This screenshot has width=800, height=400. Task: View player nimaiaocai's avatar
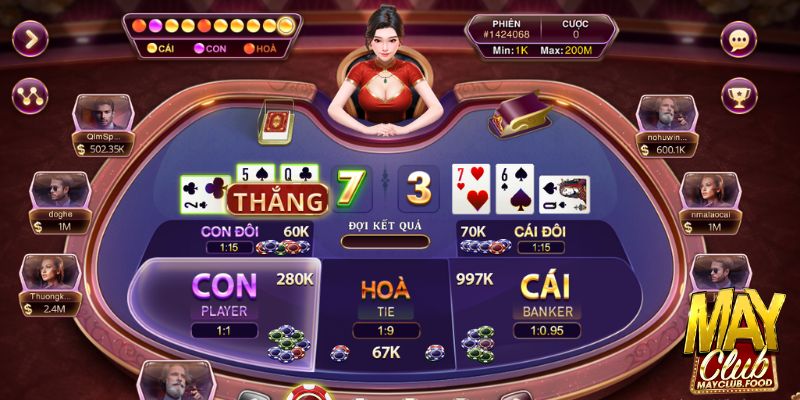coord(702,190)
